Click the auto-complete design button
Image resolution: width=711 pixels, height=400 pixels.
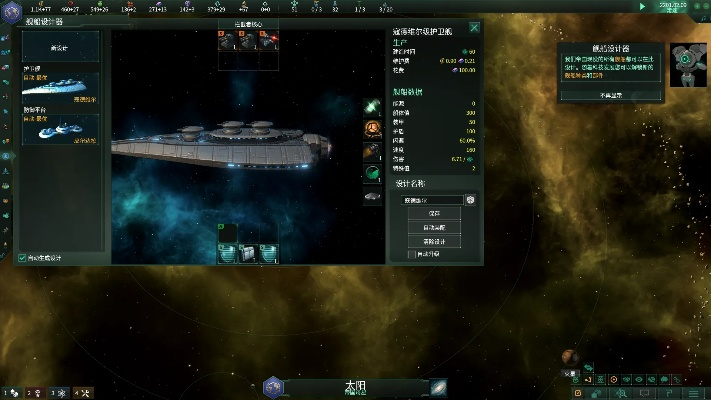(434, 228)
